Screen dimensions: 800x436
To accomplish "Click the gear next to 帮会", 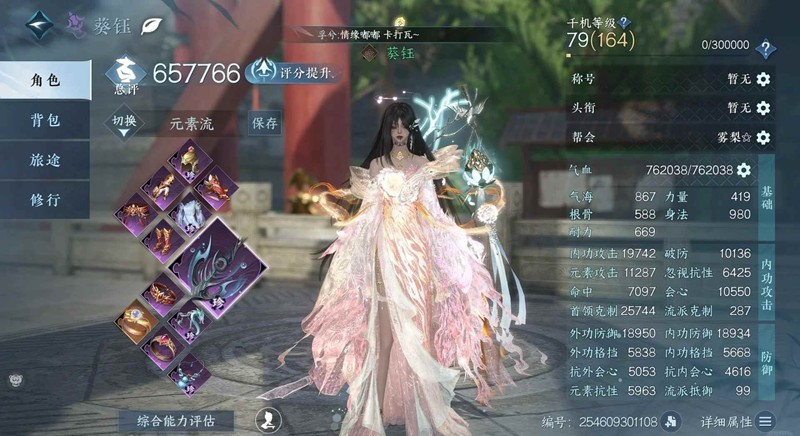I will click(764, 137).
